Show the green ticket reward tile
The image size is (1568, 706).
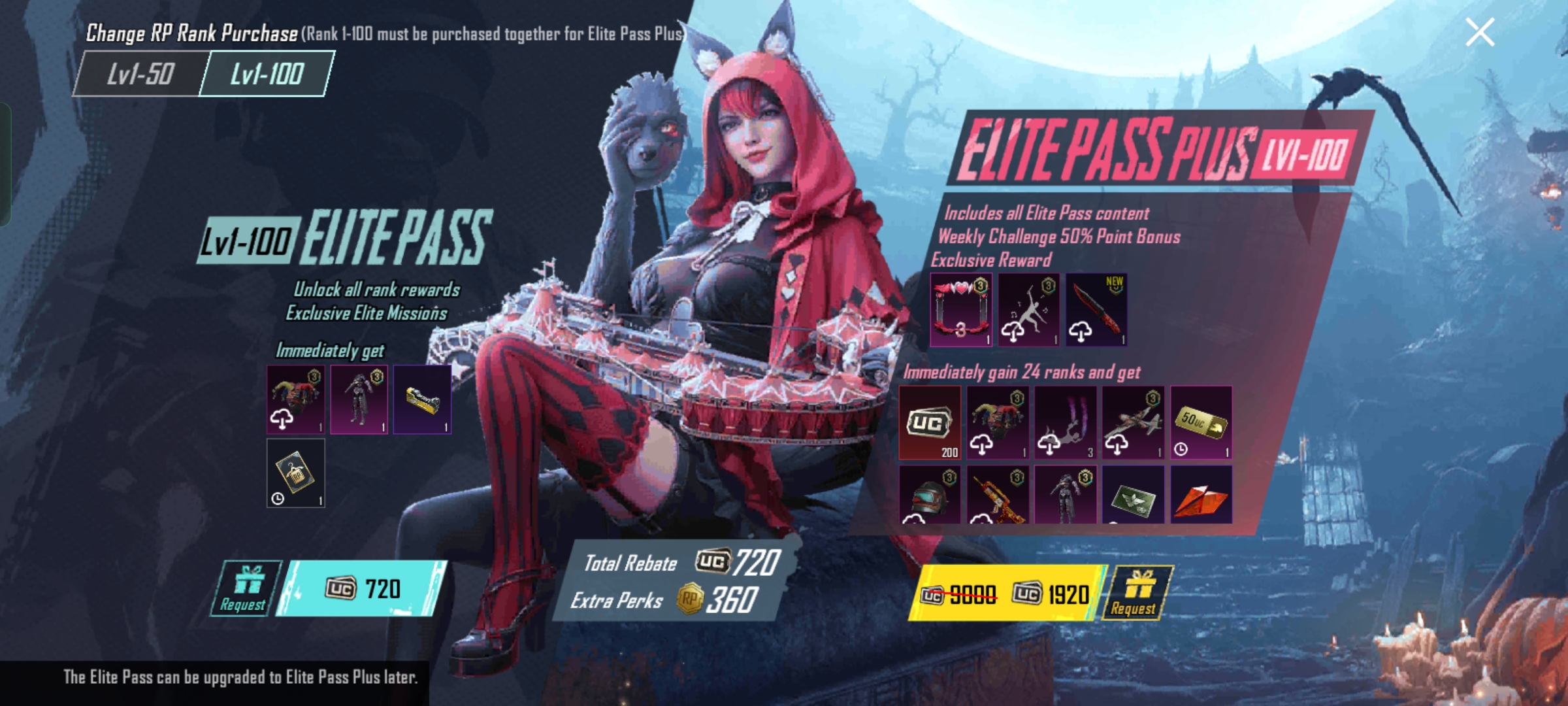point(1133,495)
